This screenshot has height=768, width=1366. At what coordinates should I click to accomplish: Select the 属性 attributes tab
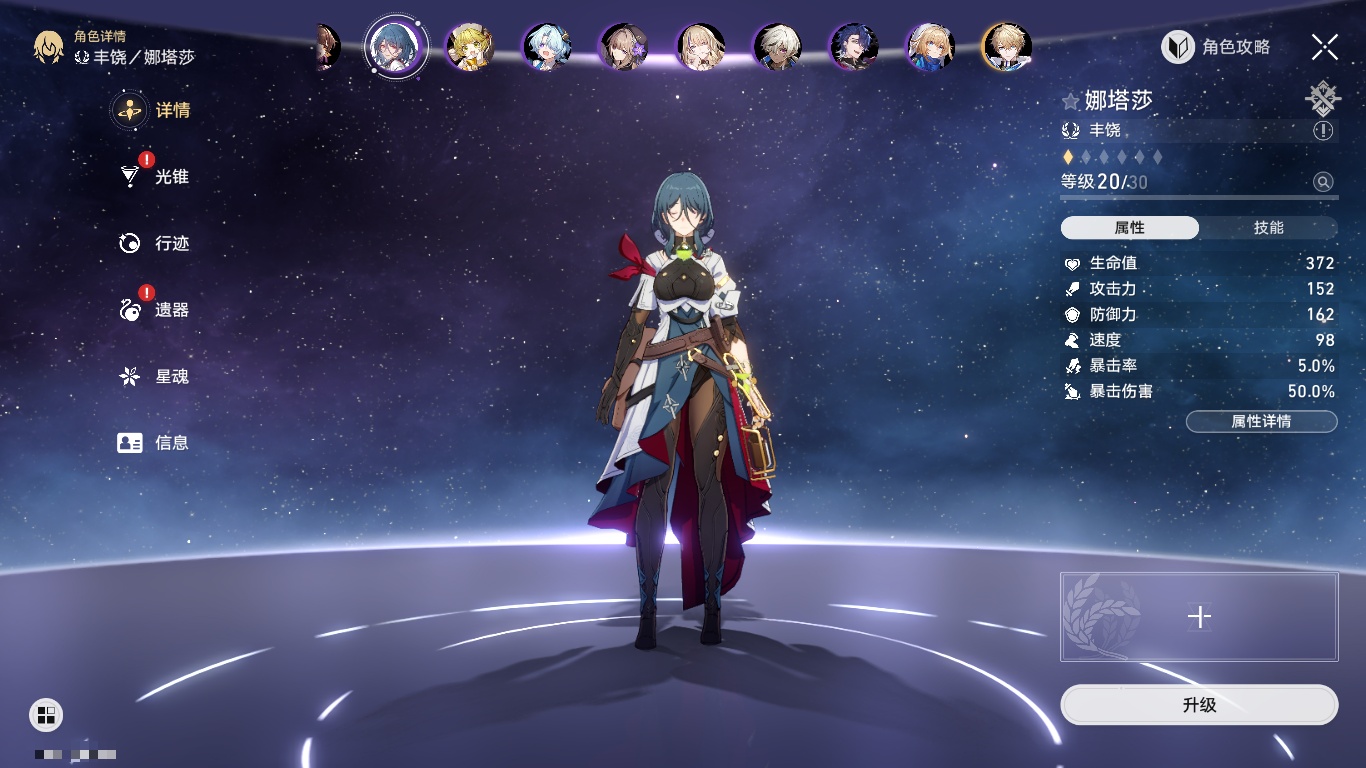pyautogui.click(x=1129, y=228)
